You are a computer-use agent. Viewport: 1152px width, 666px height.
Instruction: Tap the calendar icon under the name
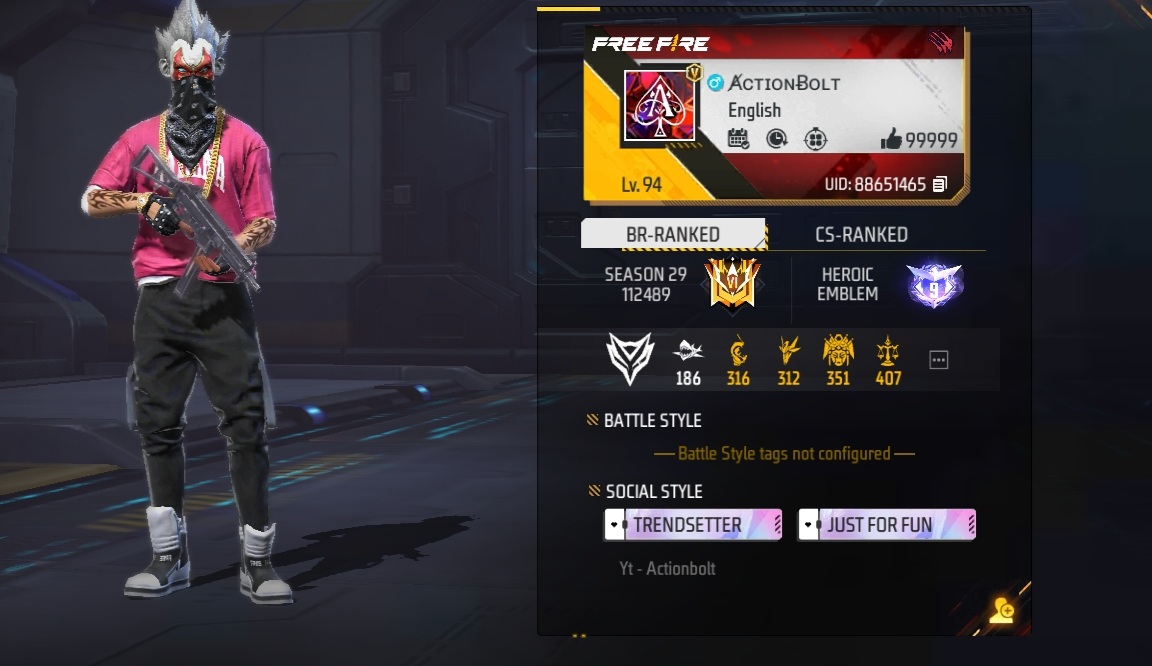click(x=739, y=139)
